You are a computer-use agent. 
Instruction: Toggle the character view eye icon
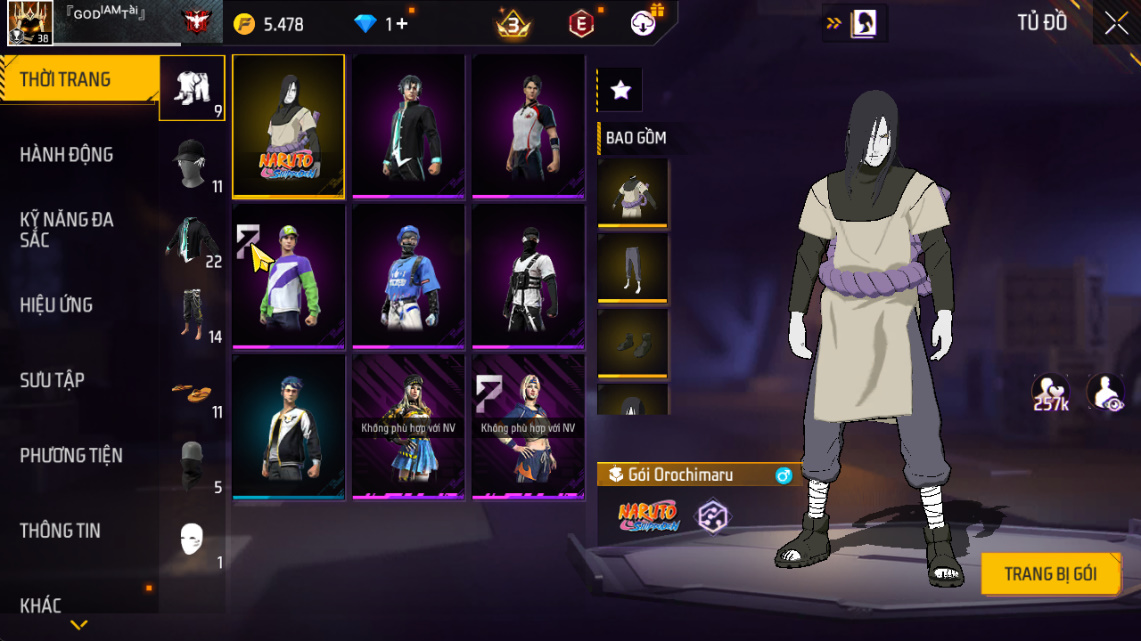tap(1105, 393)
